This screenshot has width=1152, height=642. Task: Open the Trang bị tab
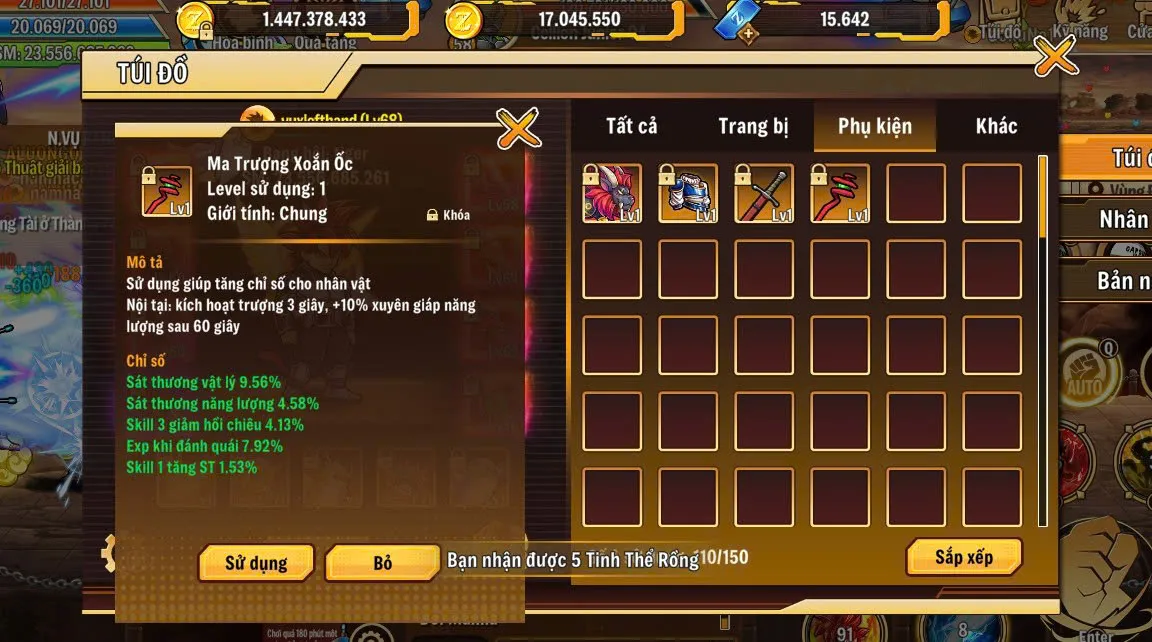753,126
